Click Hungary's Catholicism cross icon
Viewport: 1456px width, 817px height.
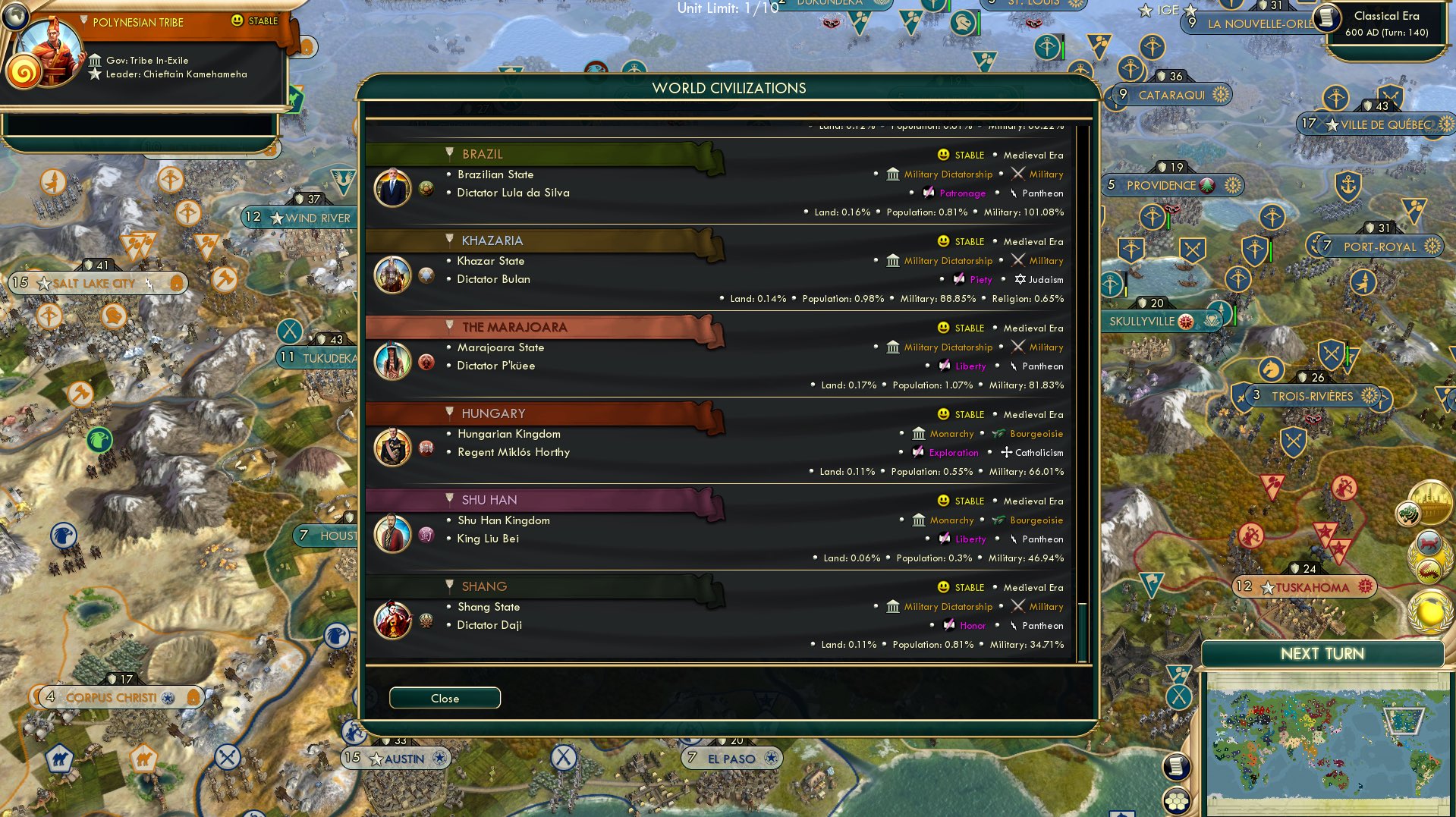coord(1005,452)
